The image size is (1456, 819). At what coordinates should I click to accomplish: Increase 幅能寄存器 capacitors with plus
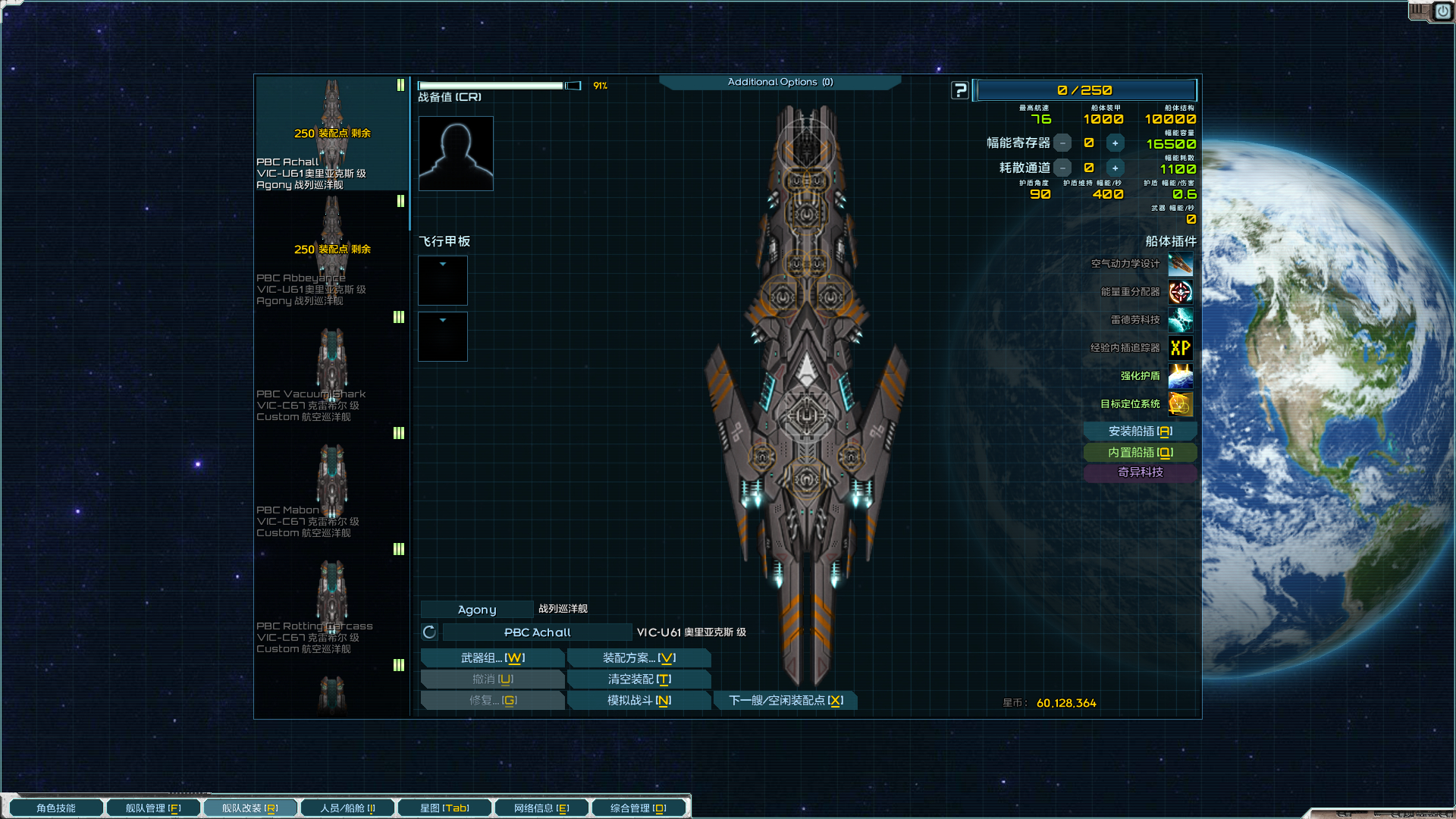point(1115,143)
